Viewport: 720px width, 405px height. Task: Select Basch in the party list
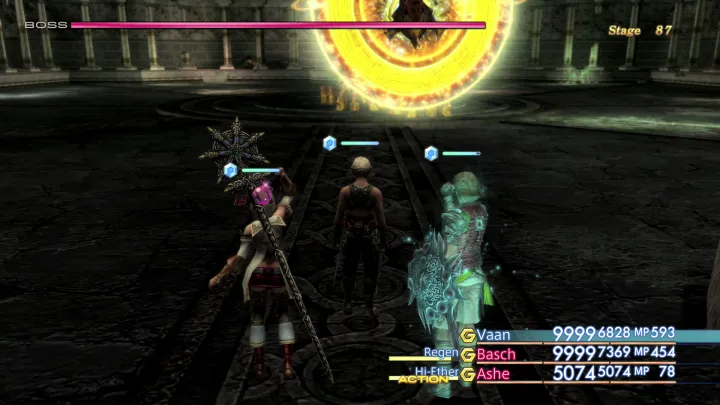pos(497,354)
